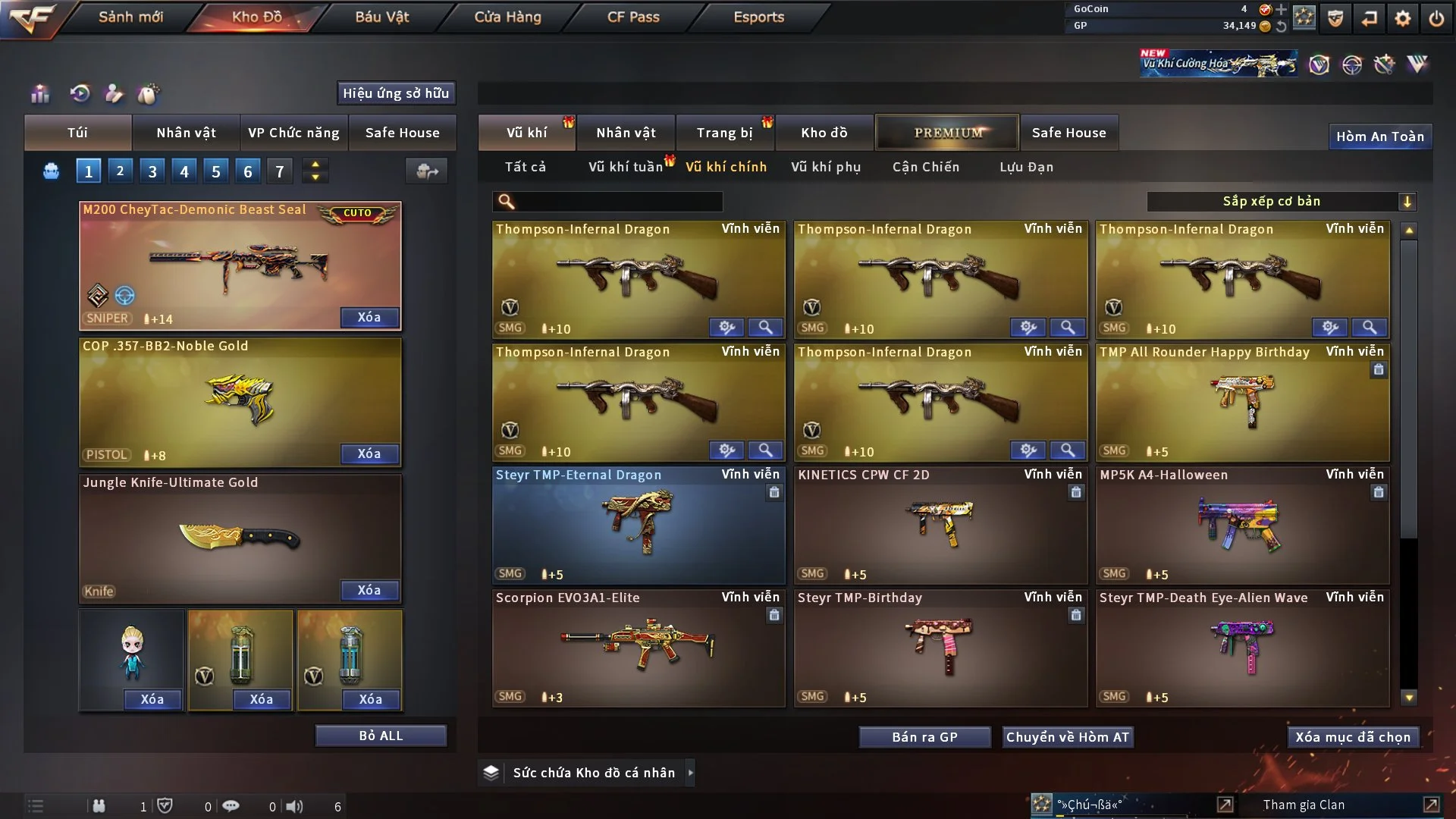Screen dimensions: 1456x819
Task: Switch to the Vũ khí phụ category
Action: point(826,167)
